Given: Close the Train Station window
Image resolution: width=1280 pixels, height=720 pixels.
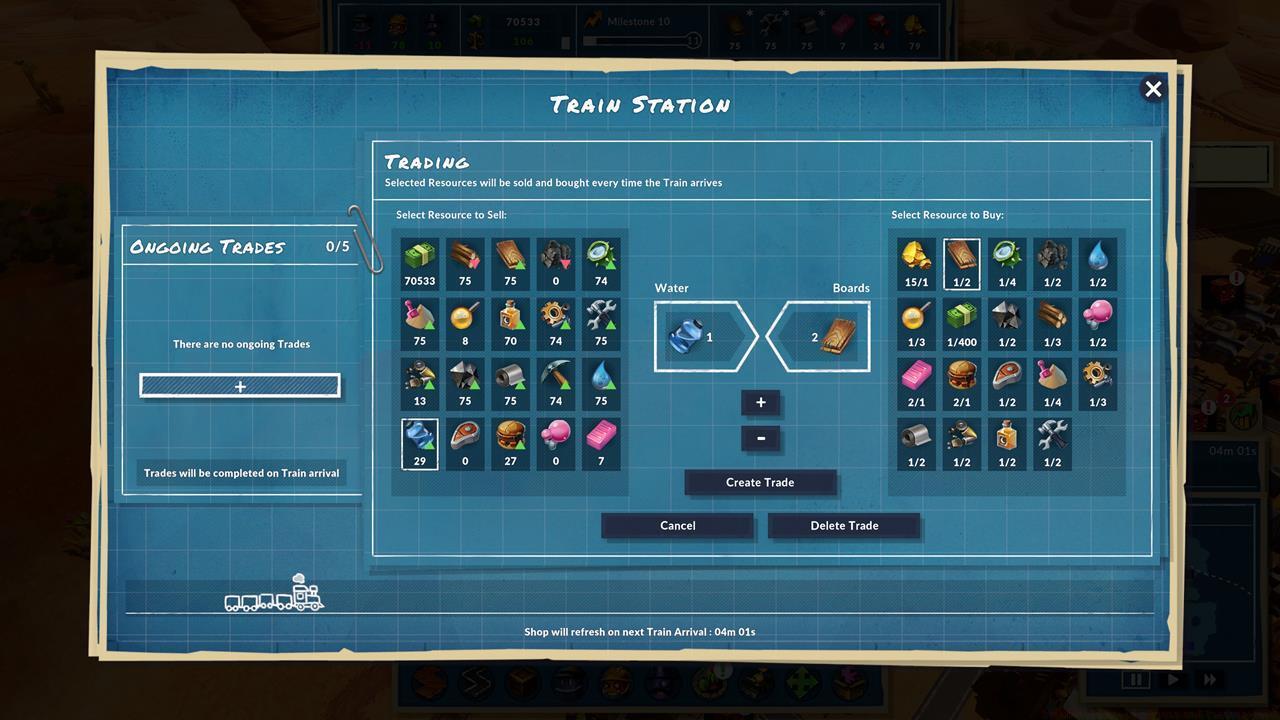Looking at the screenshot, I should point(1153,89).
